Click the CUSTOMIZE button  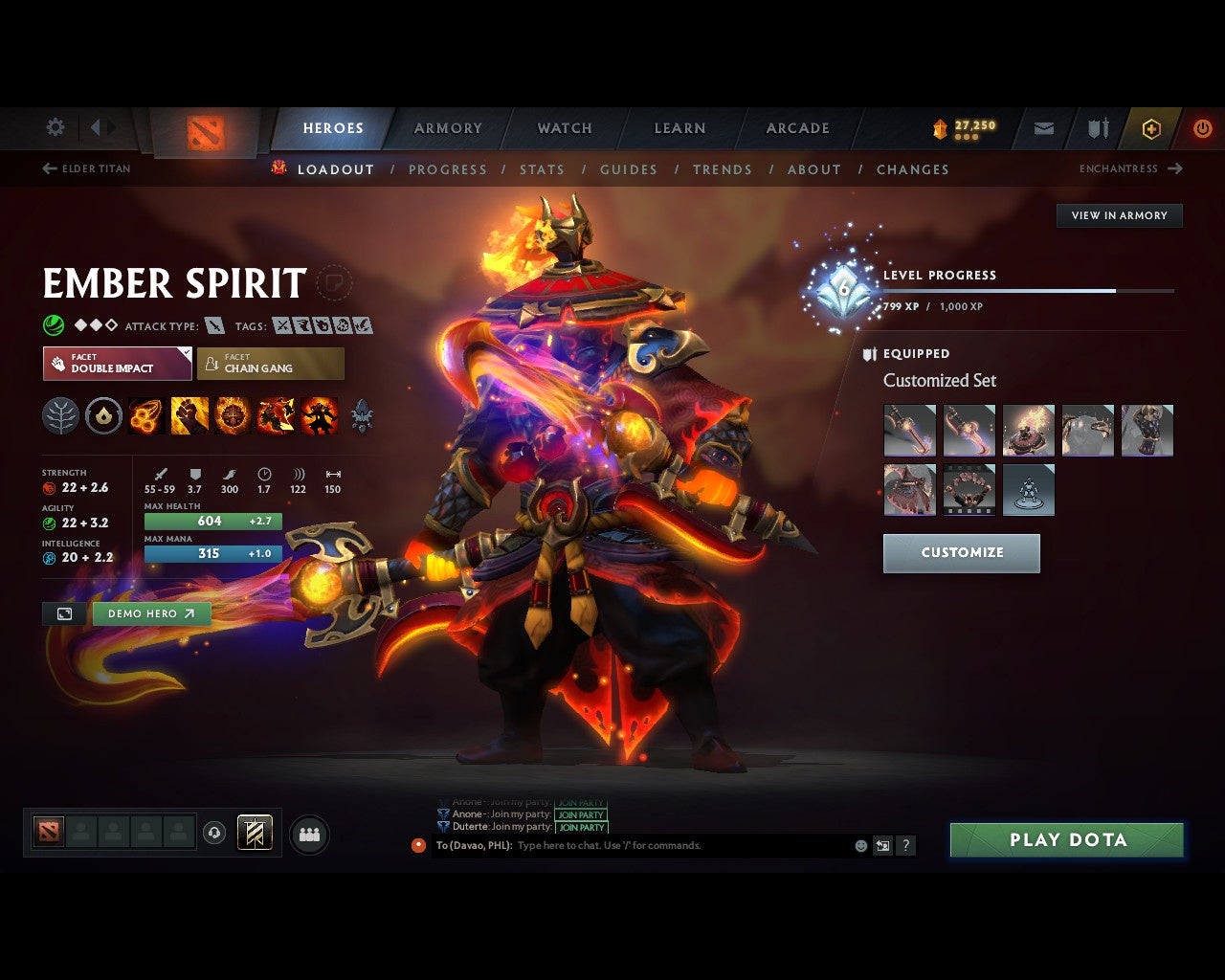(961, 553)
